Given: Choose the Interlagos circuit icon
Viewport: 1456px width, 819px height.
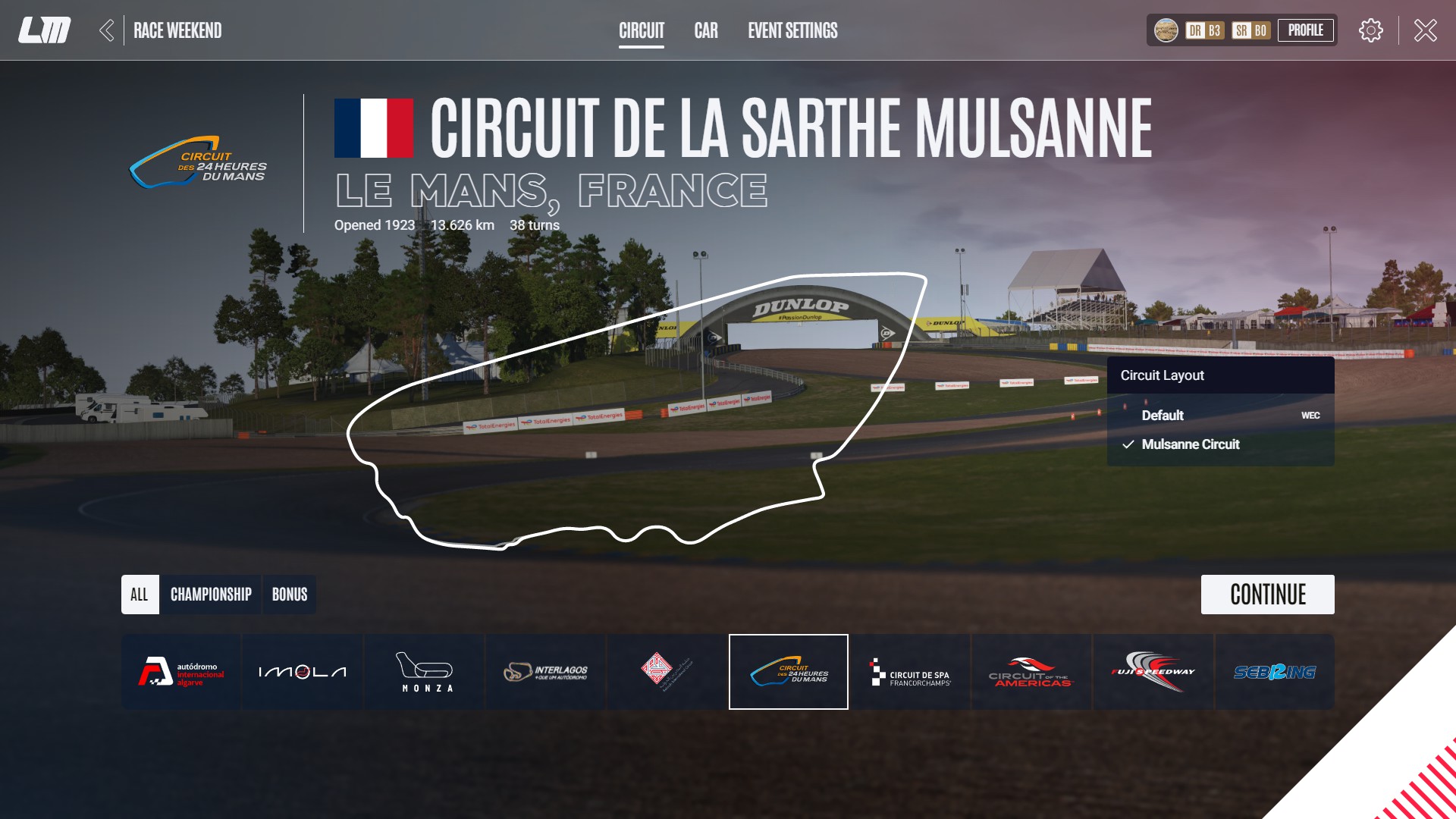Looking at the screenshot, I should pos(545,671).
